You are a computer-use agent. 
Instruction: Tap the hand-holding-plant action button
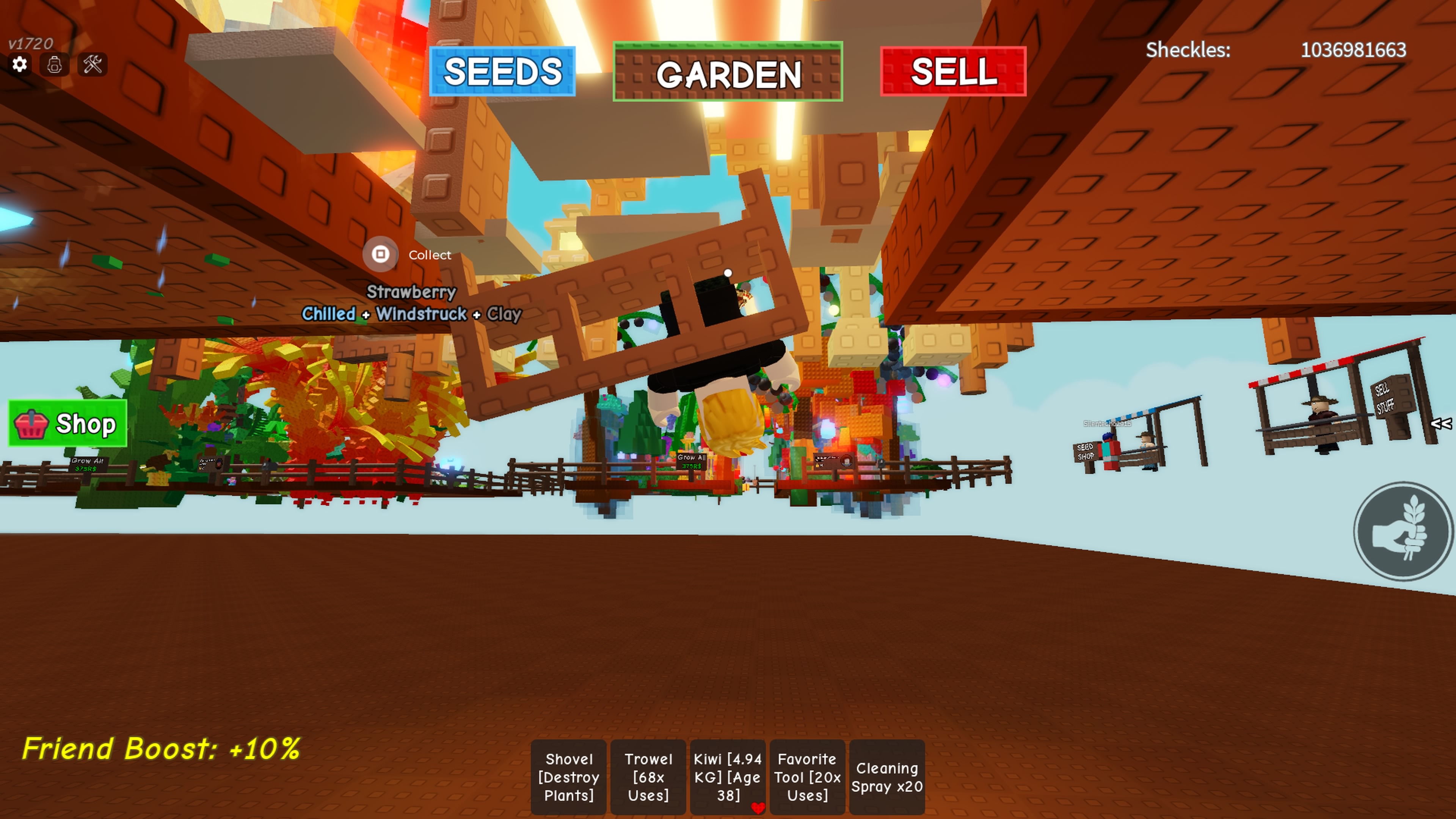click(1402, 531)
